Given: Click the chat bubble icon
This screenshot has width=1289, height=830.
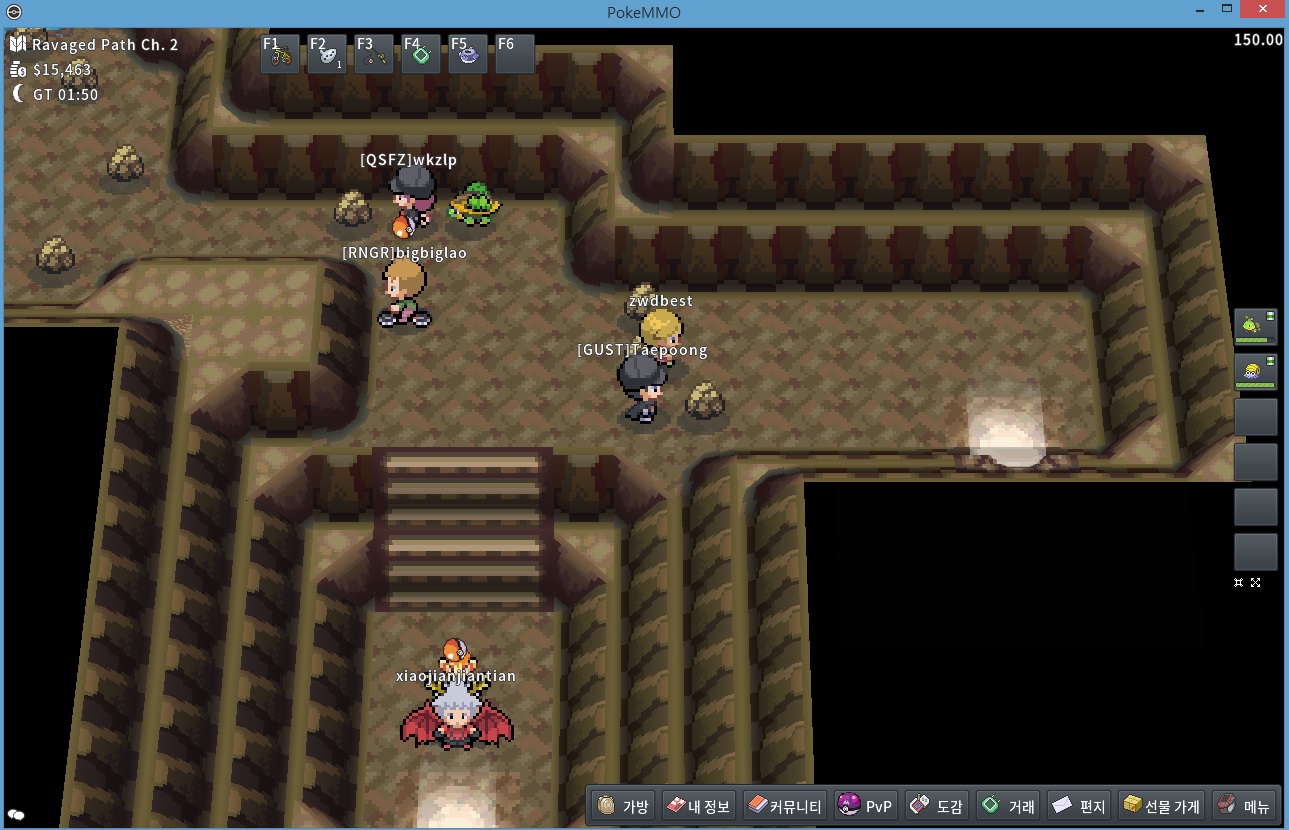Looking at the screenshot, I should (16, 816).
